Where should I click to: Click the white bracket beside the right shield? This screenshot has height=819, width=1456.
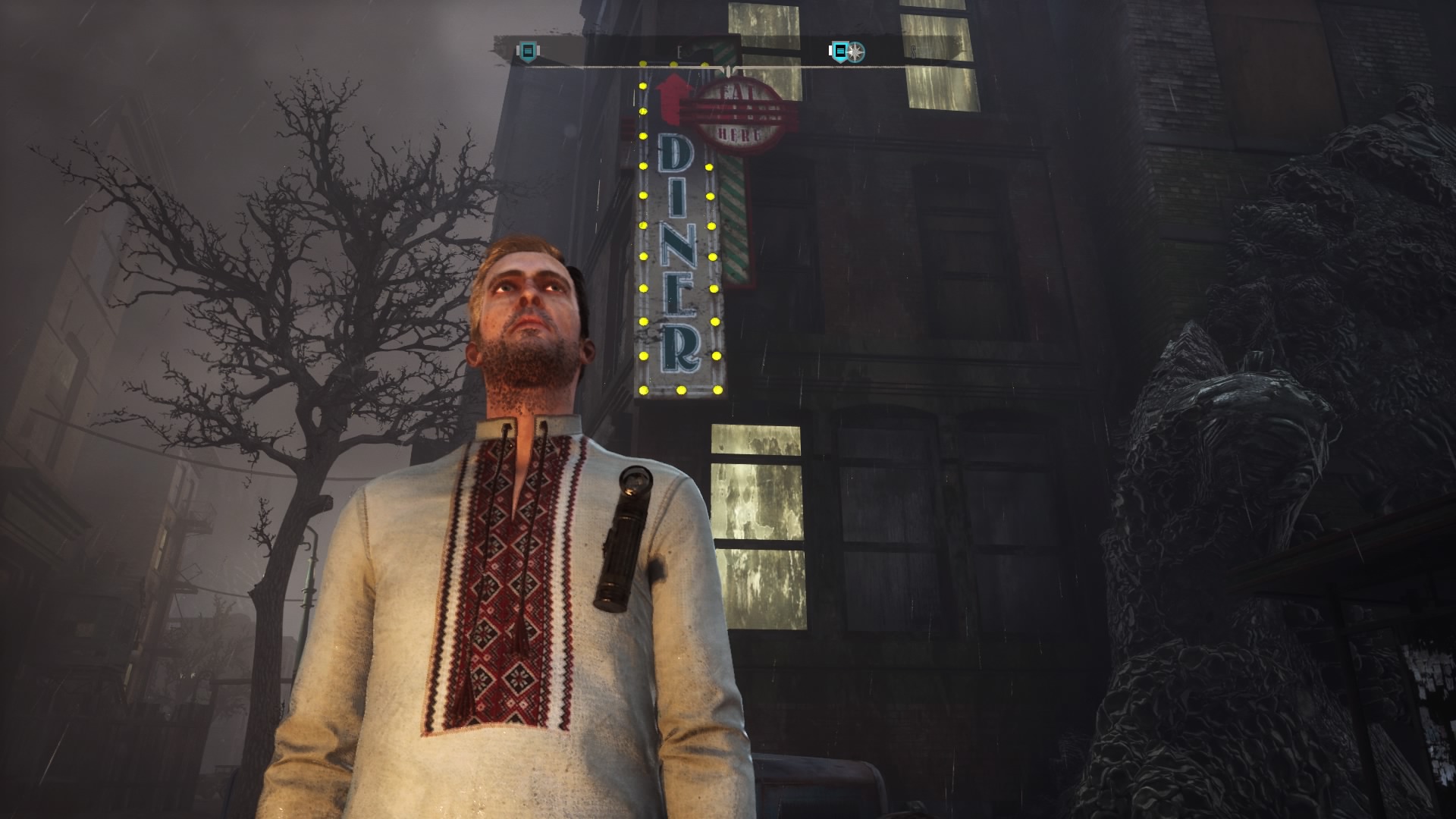830,49
